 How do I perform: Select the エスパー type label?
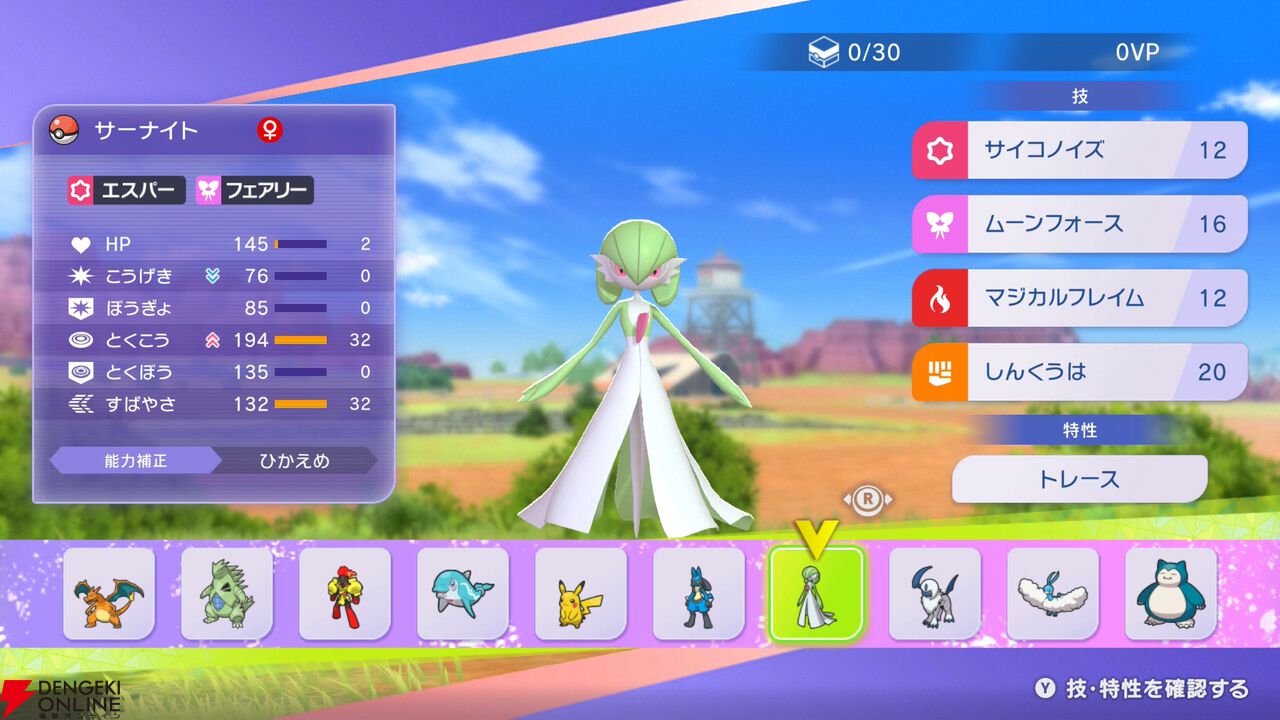pyautogui.click(x=127, y=191)
